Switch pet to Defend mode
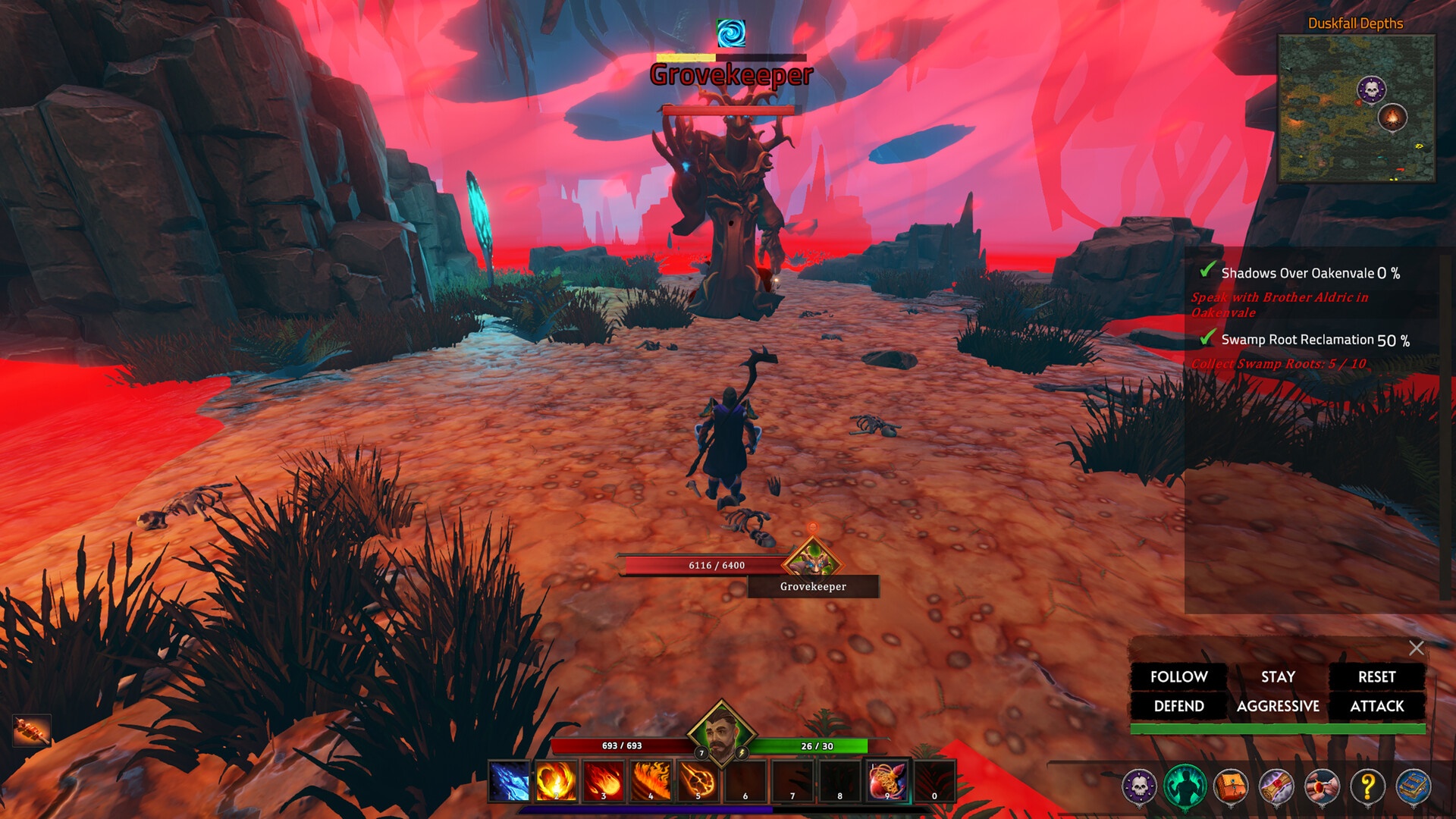This screenshot has height=819, width=1456. point(1178,706)
